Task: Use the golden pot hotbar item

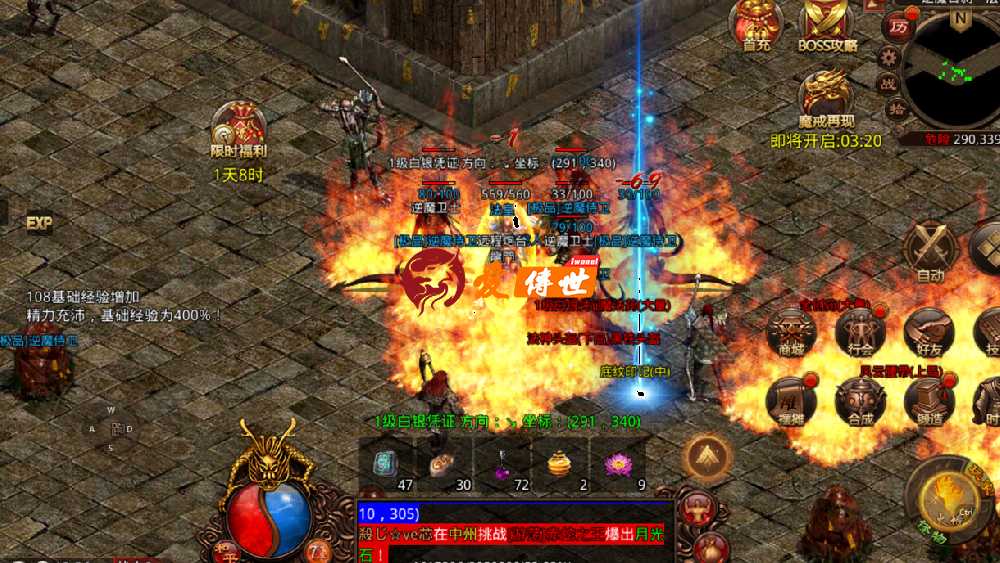Action: (557, 465)
